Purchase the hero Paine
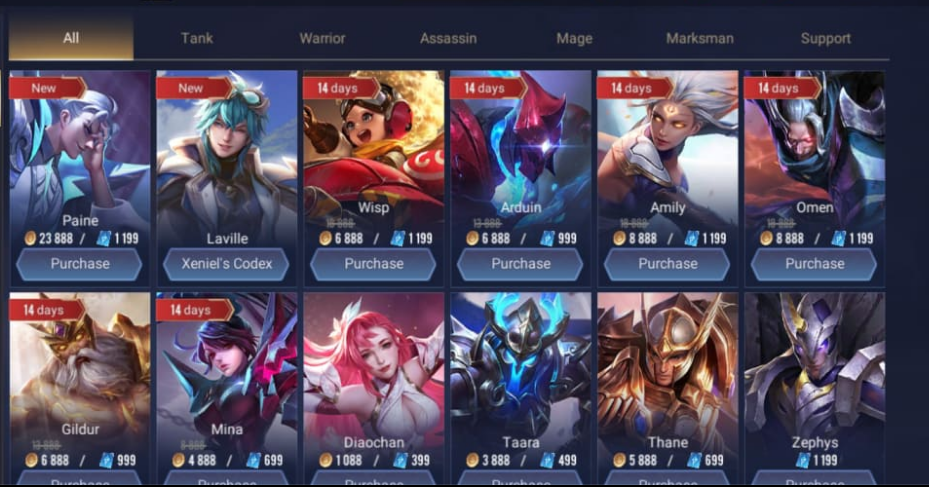The height and width of the screenshot is (487, 929). [x=80, y=264]
